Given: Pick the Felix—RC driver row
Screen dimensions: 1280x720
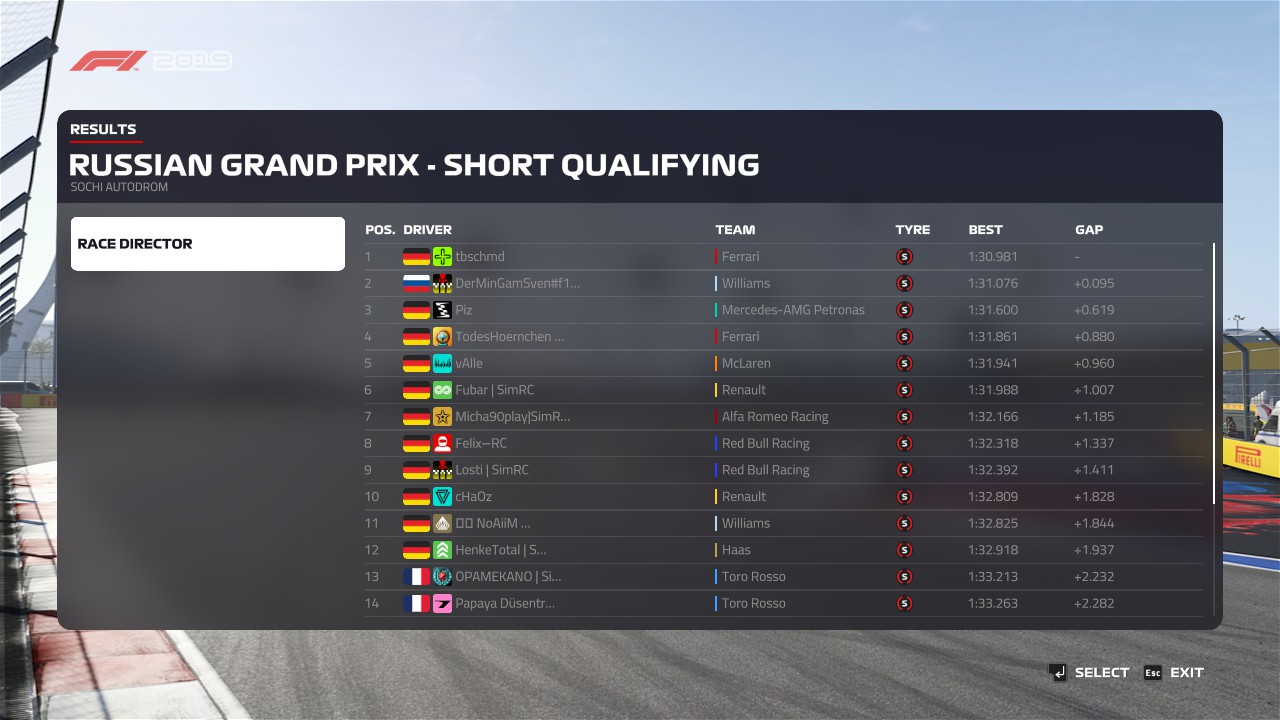Looking at the screenshot, I should point(782,444).
